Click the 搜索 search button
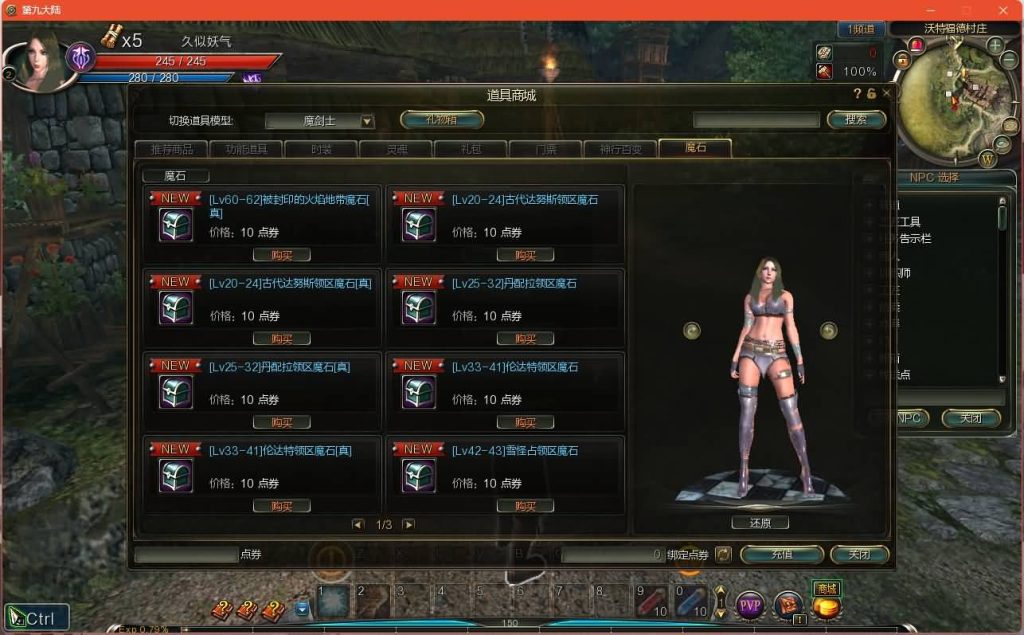1024x635 pixels. 857,119
